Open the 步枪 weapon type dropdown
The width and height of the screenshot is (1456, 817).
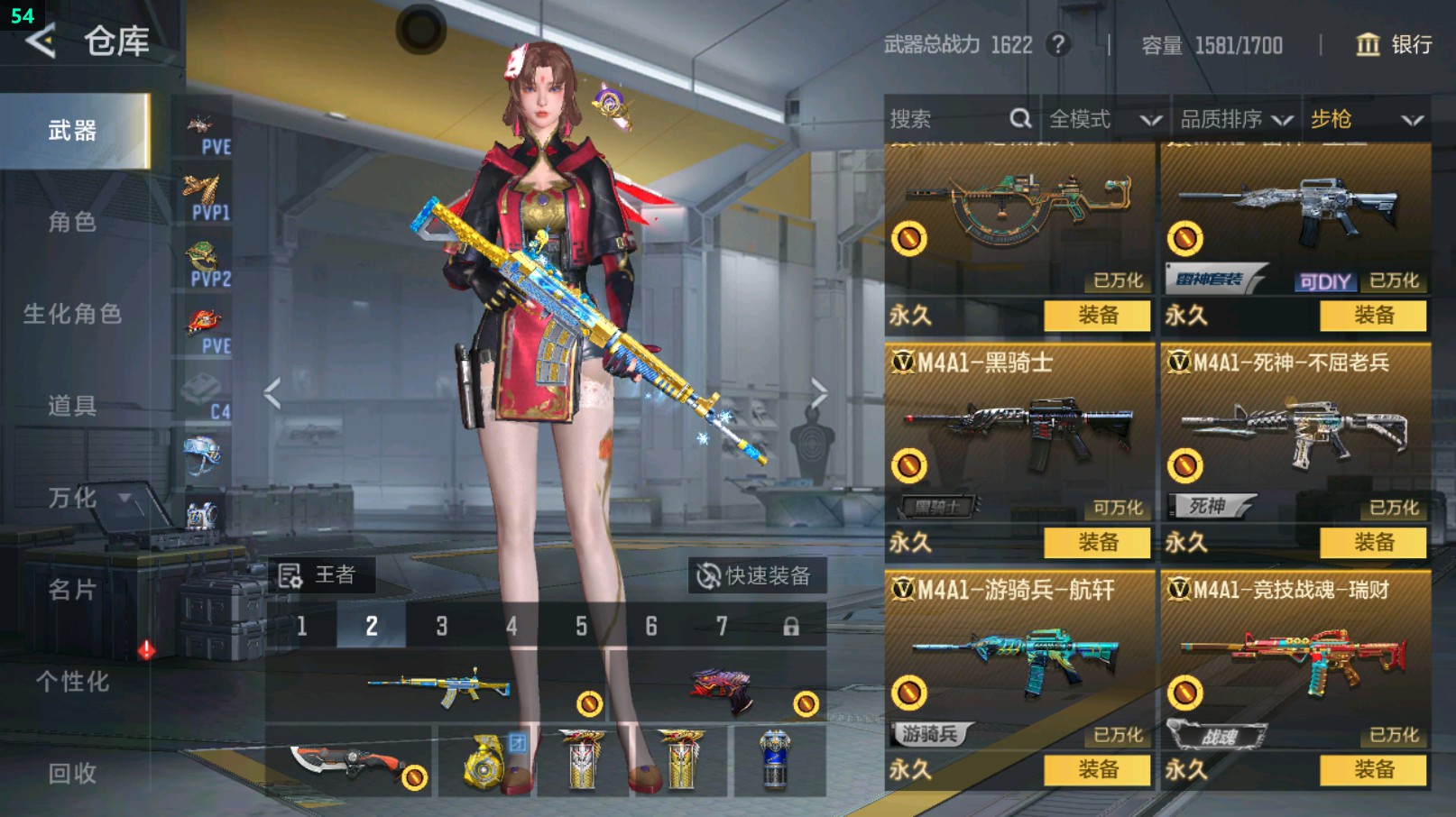point(1366,119)
